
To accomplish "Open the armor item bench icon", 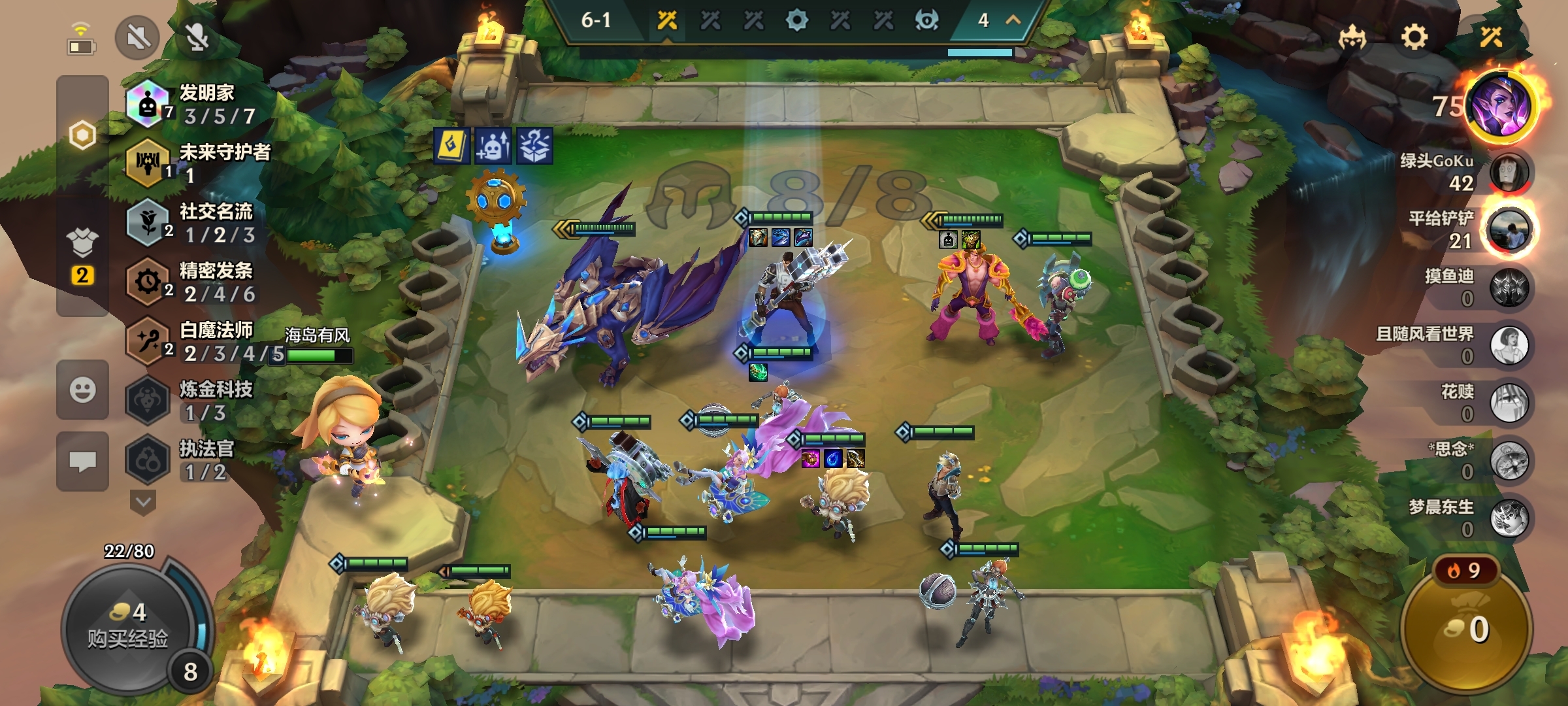I will click(x=82, y=243).
